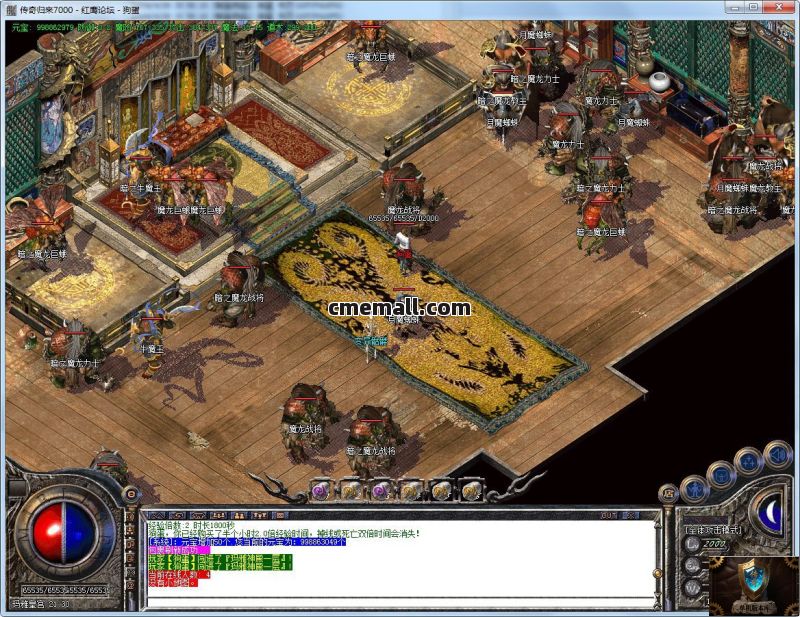Focus the chat input line
The image size is (800, 617).
[400, 605]
